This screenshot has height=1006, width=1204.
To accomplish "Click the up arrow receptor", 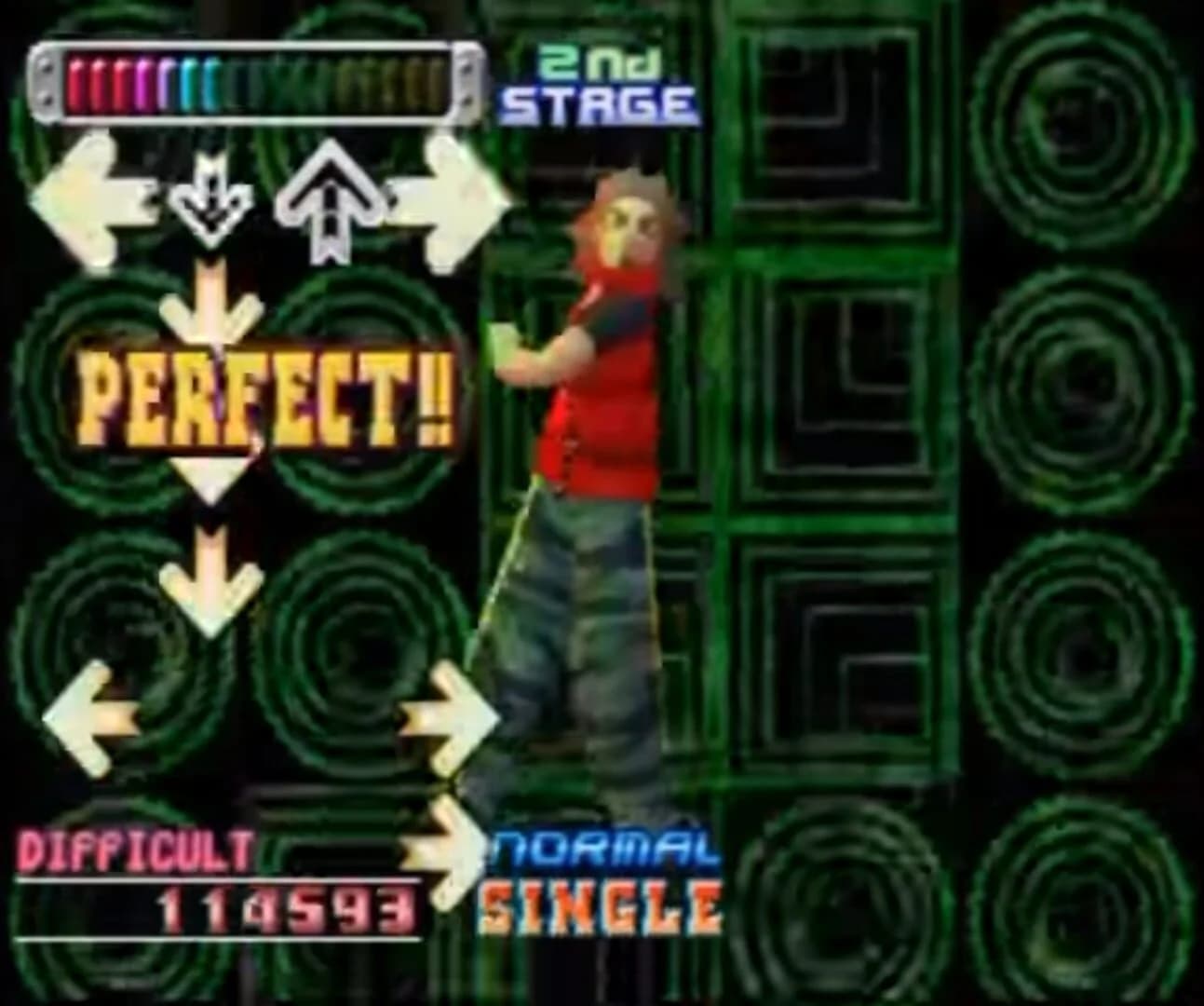I will point(331,200).
